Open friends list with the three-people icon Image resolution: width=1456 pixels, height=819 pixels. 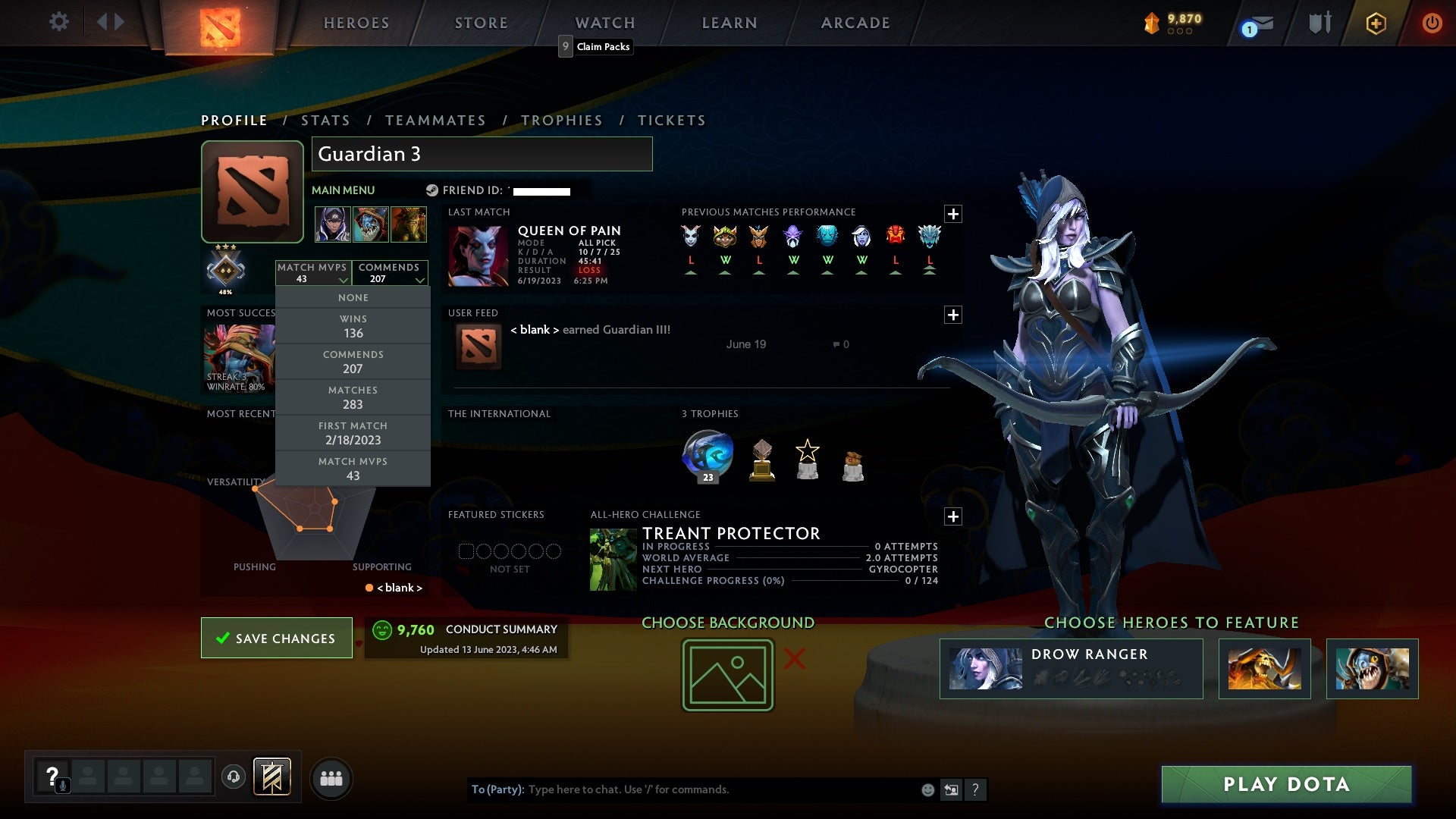(x=331, y=778)
